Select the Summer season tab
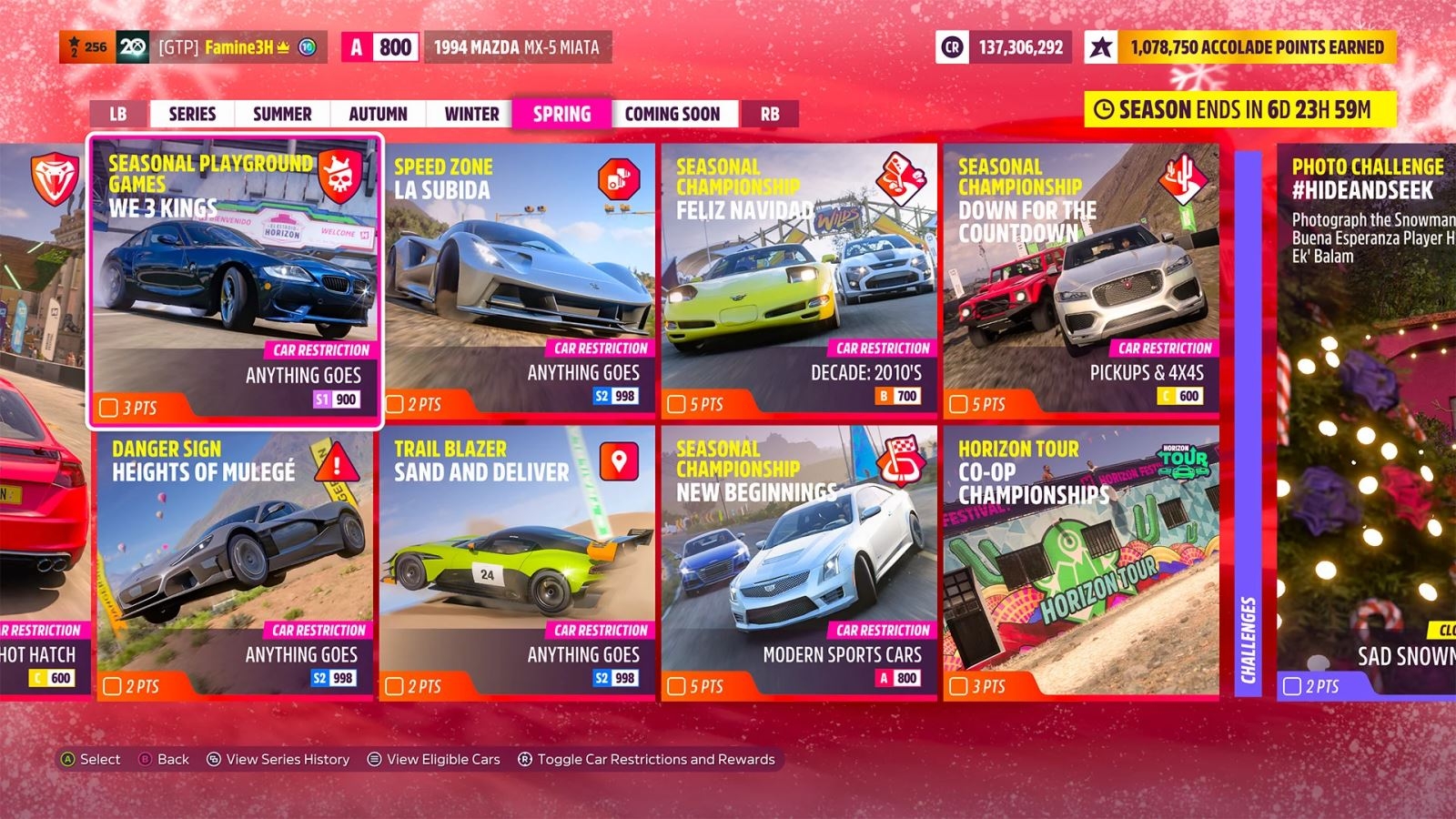 pyautogui.click(x=281, y=113)
